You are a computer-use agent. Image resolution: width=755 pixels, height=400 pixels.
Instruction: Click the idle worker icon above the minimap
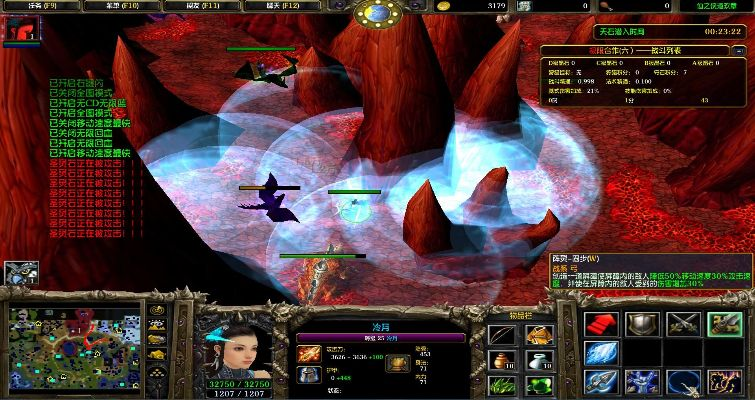click(x=17, y=272)
